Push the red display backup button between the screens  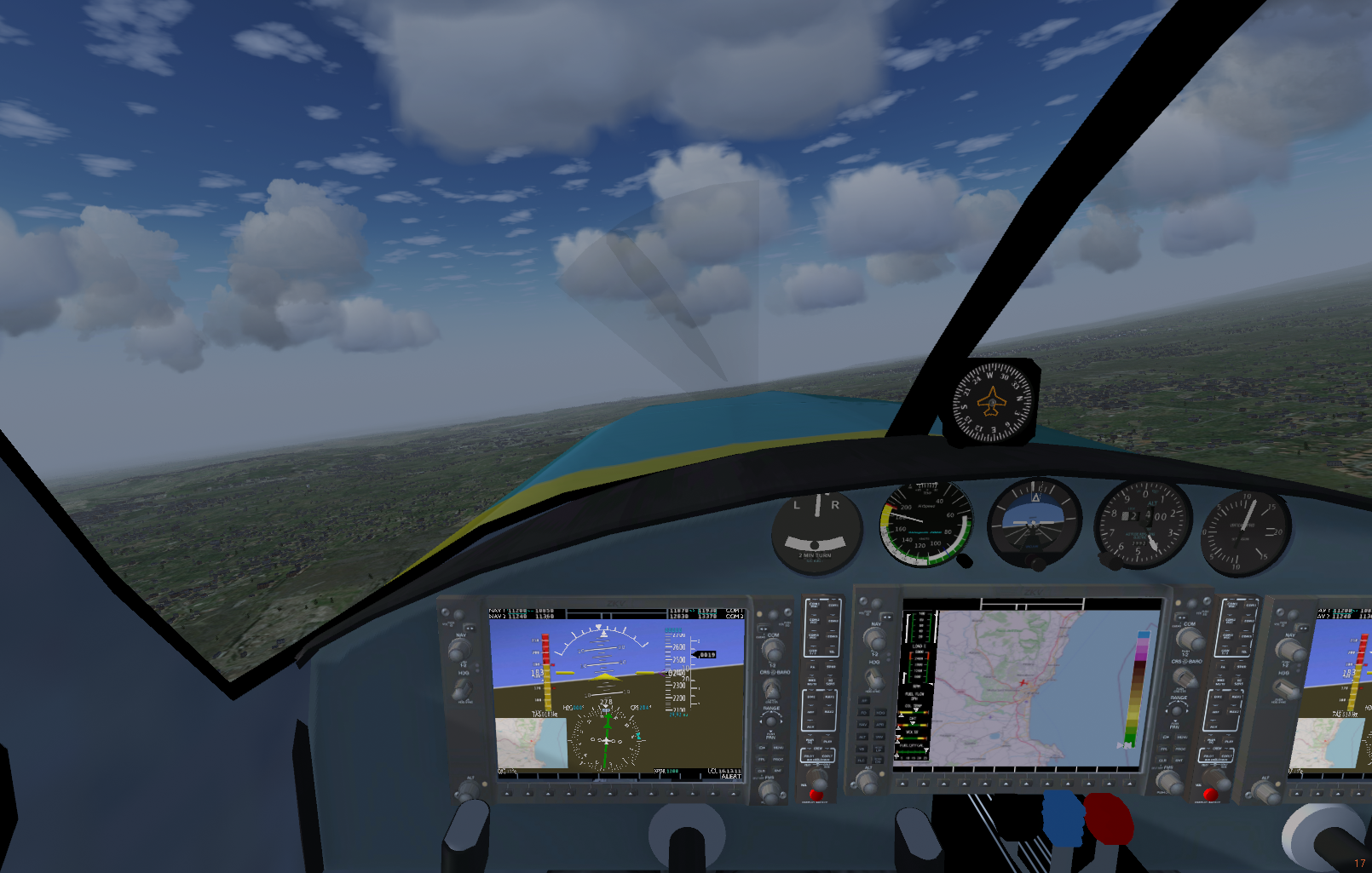coord(815,795)
